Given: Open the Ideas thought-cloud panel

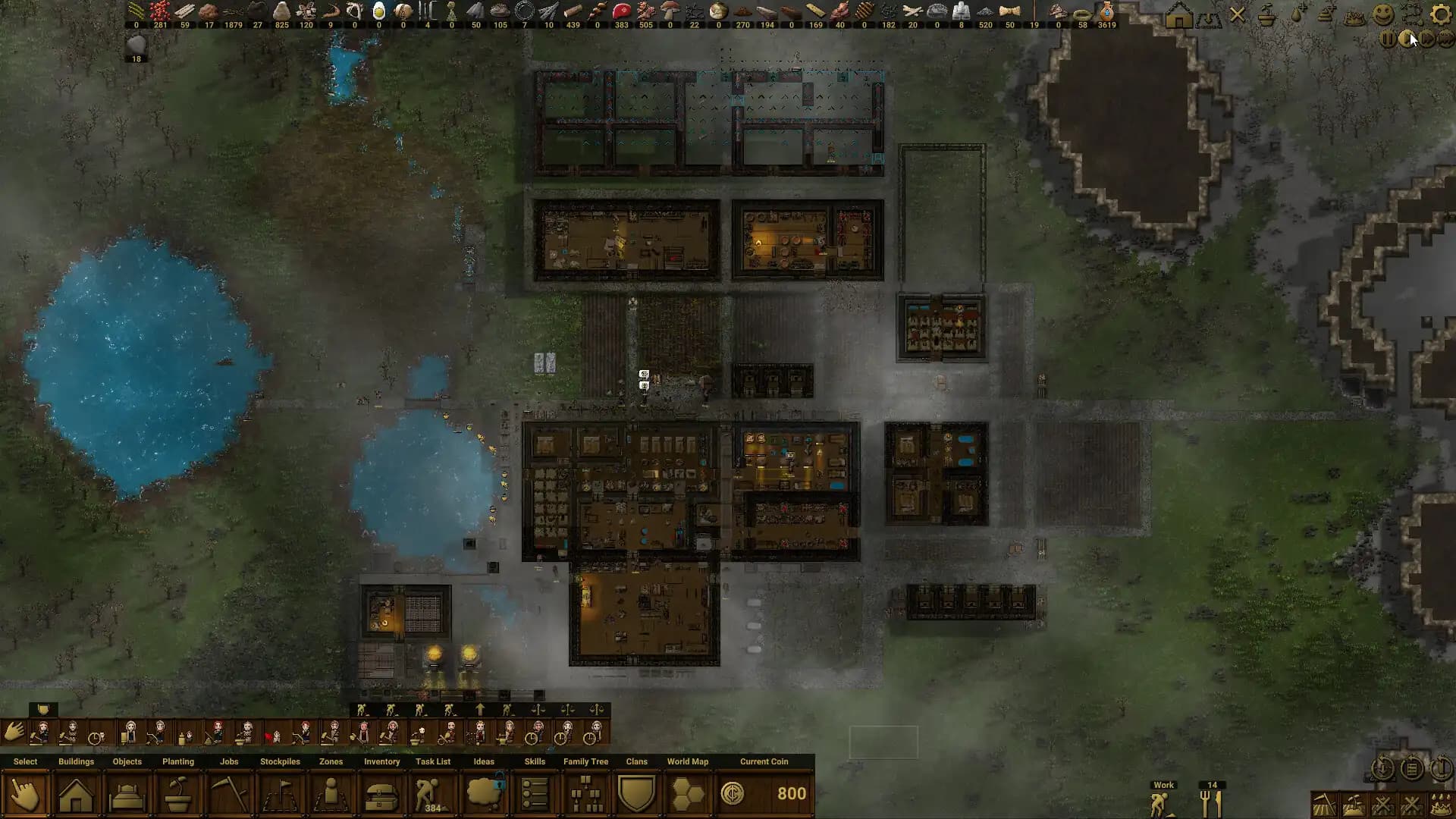Looking at the screenshot, I should click(x=484, y=794).
